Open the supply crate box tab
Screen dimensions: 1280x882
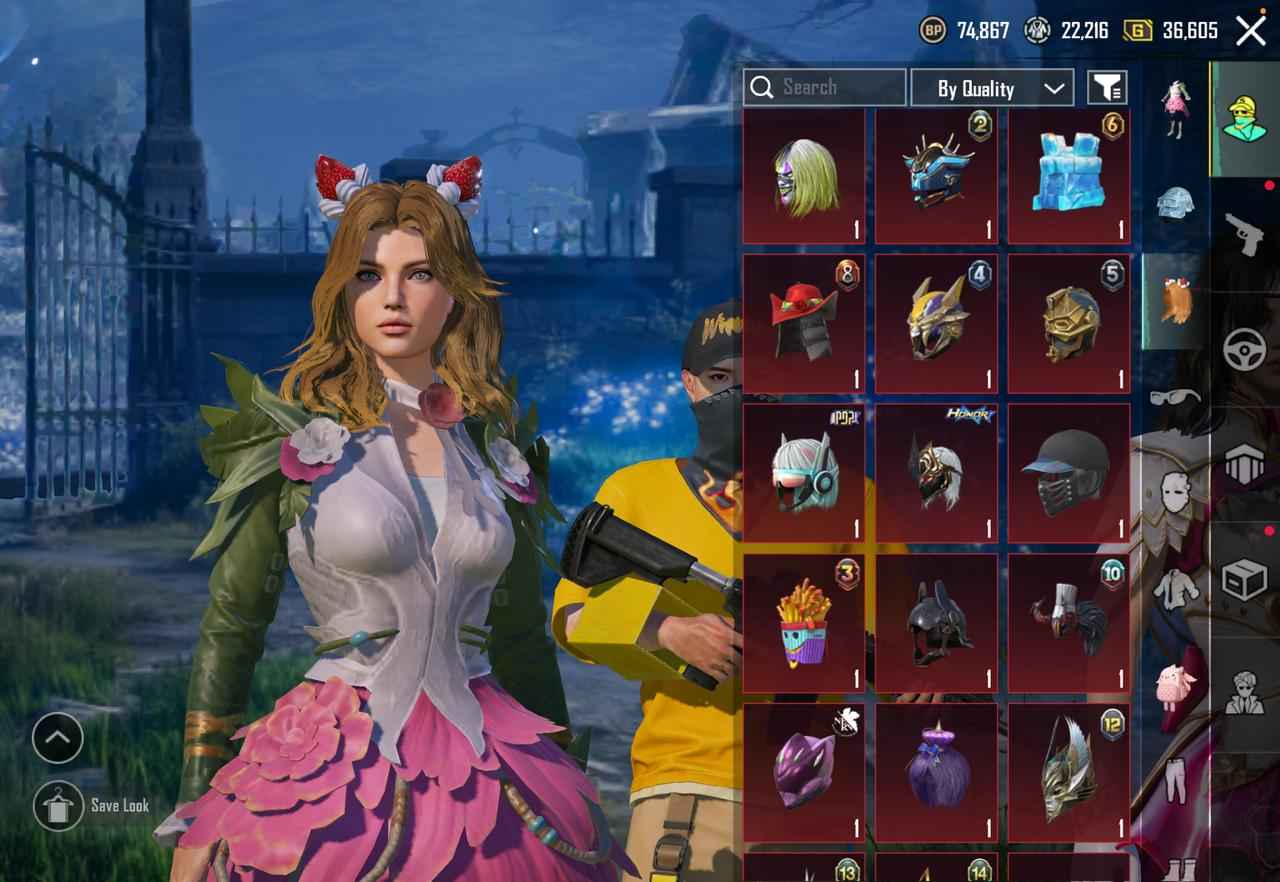tap(1244, 578)
